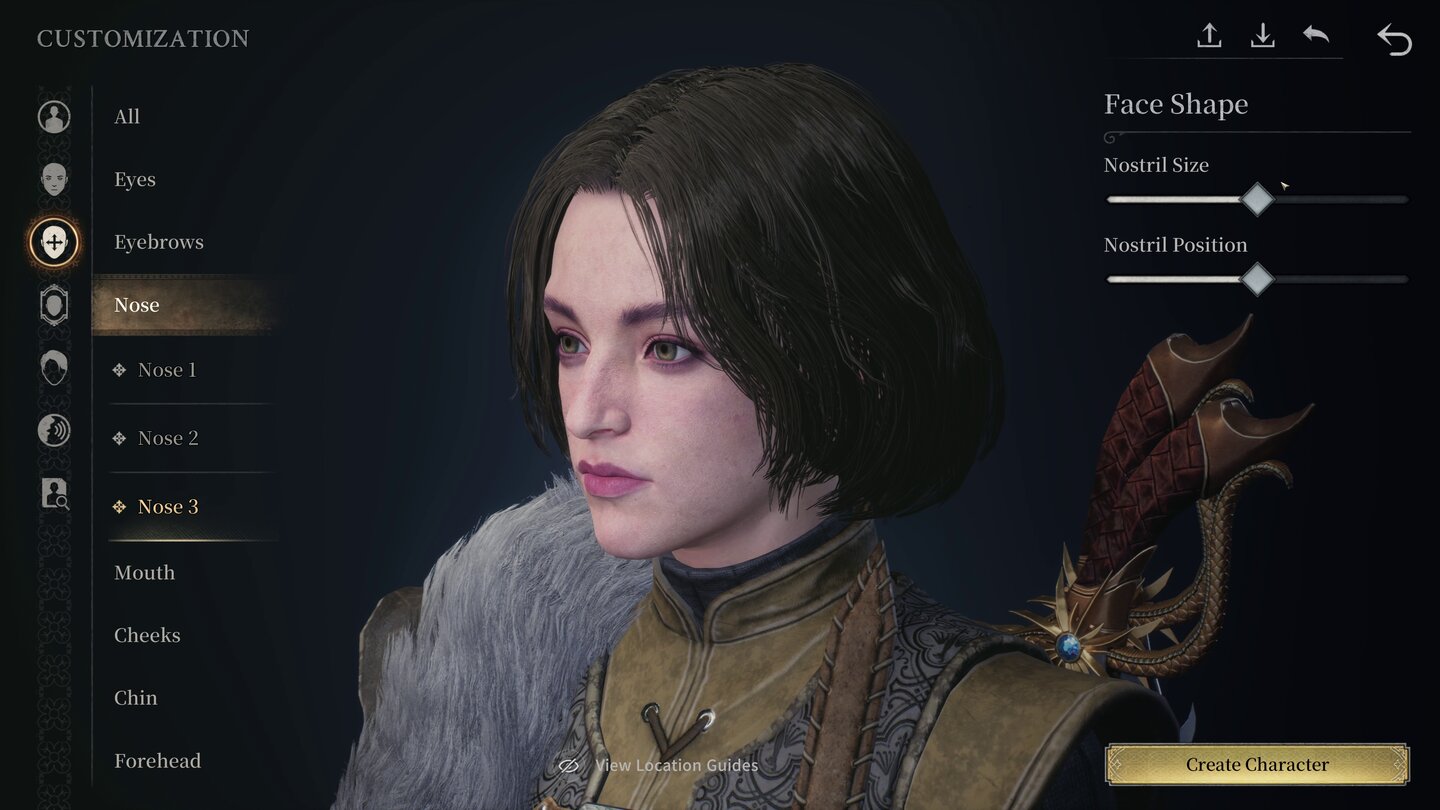This screenshot has width=1440, height=810.
Task: Click the import preset download icon
Action: click(x=1263, y=35)
